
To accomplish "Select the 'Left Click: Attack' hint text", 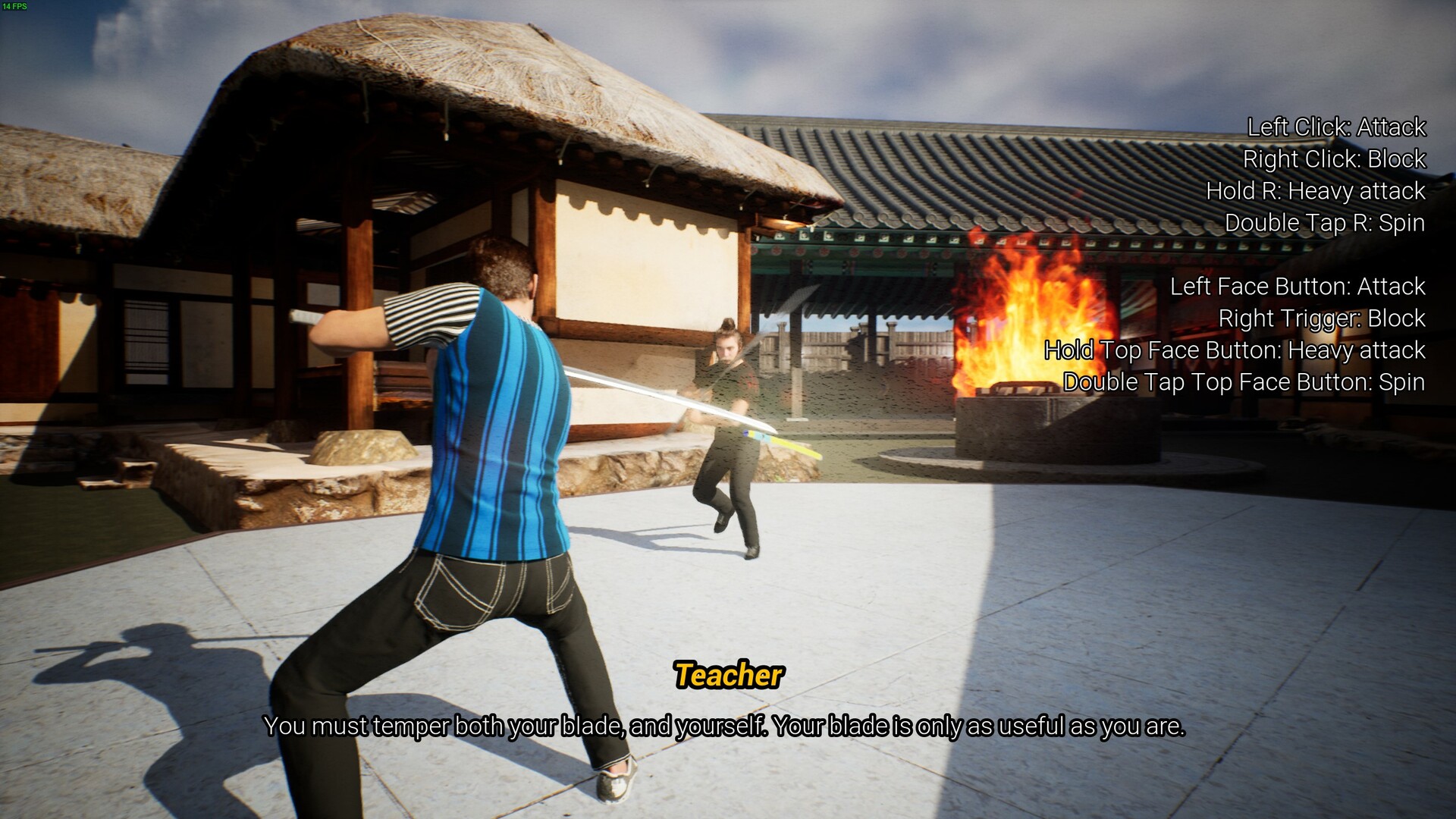I will click(1335, 127).
